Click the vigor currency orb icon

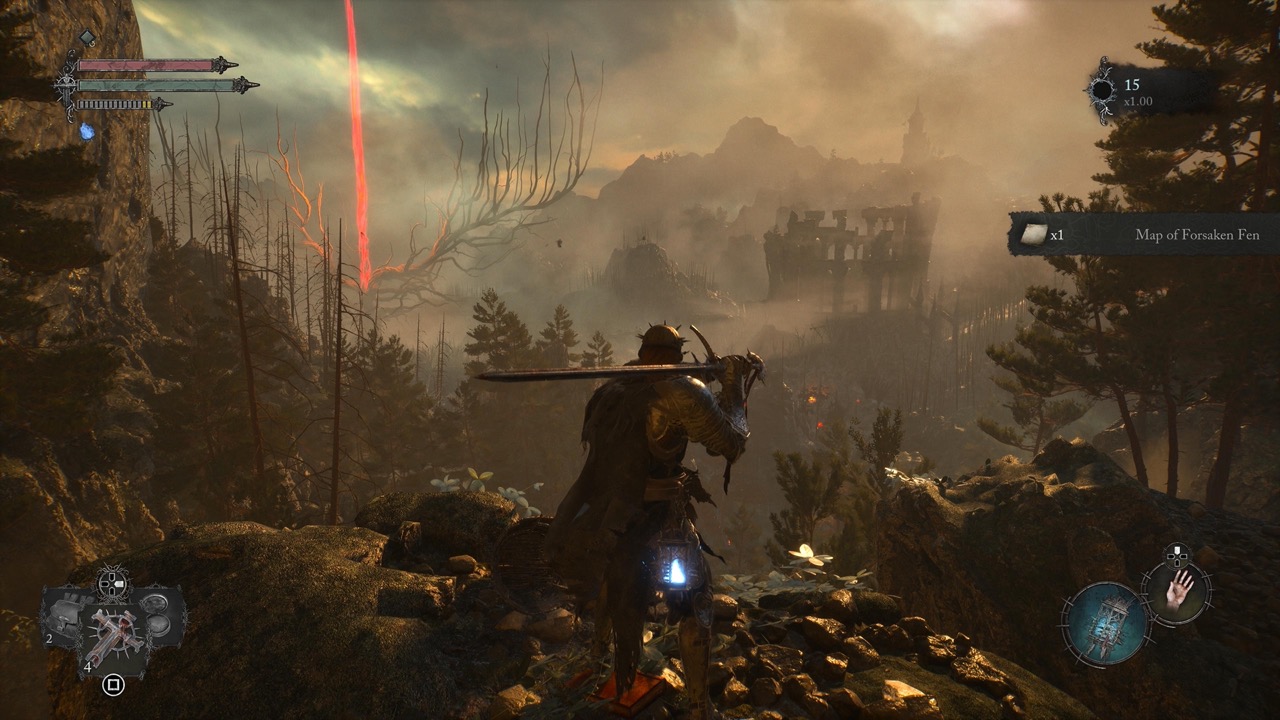pyautogui.click(x=1102, y=90)
